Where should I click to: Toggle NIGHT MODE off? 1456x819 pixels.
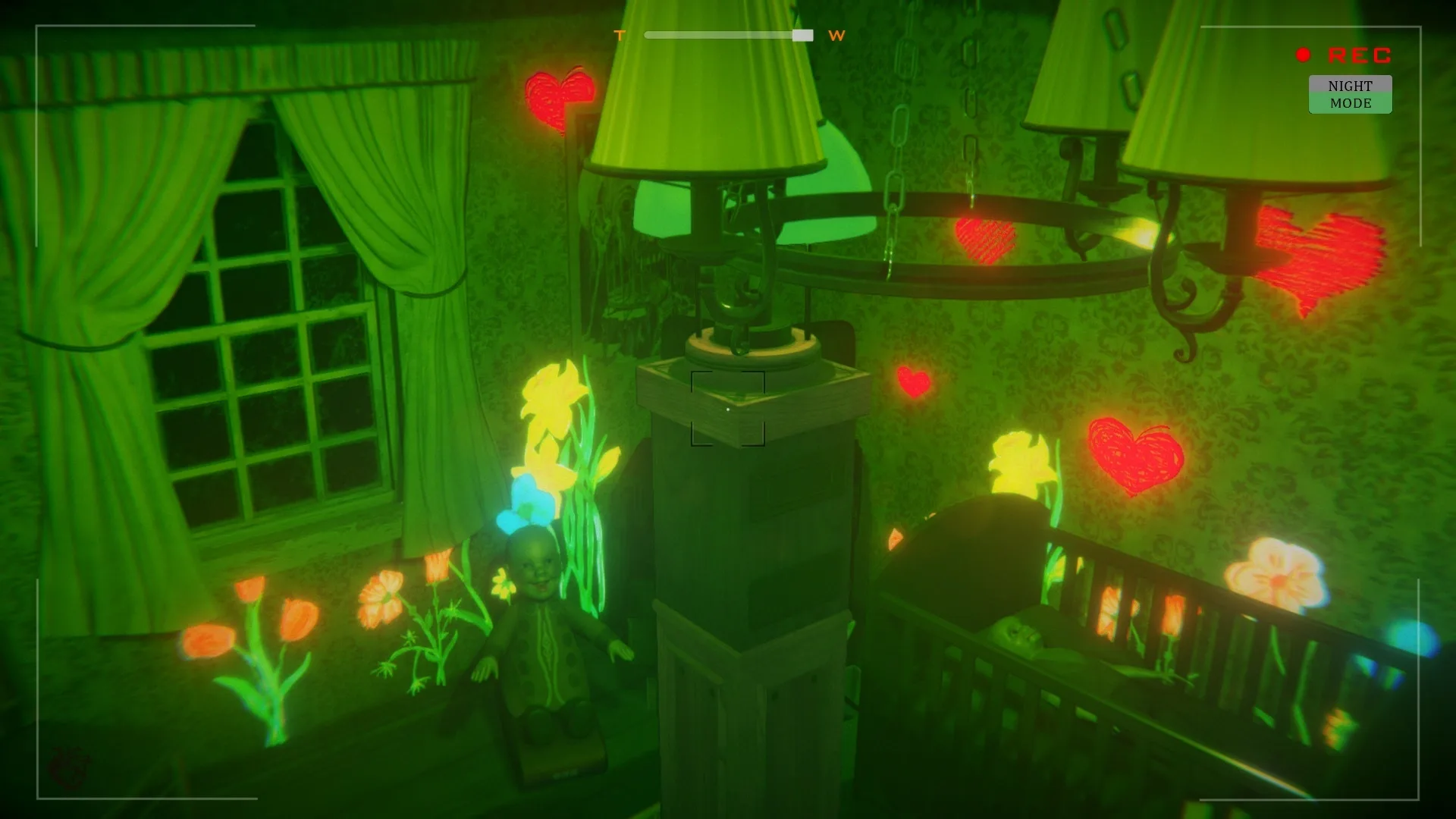coord(1350,94)
